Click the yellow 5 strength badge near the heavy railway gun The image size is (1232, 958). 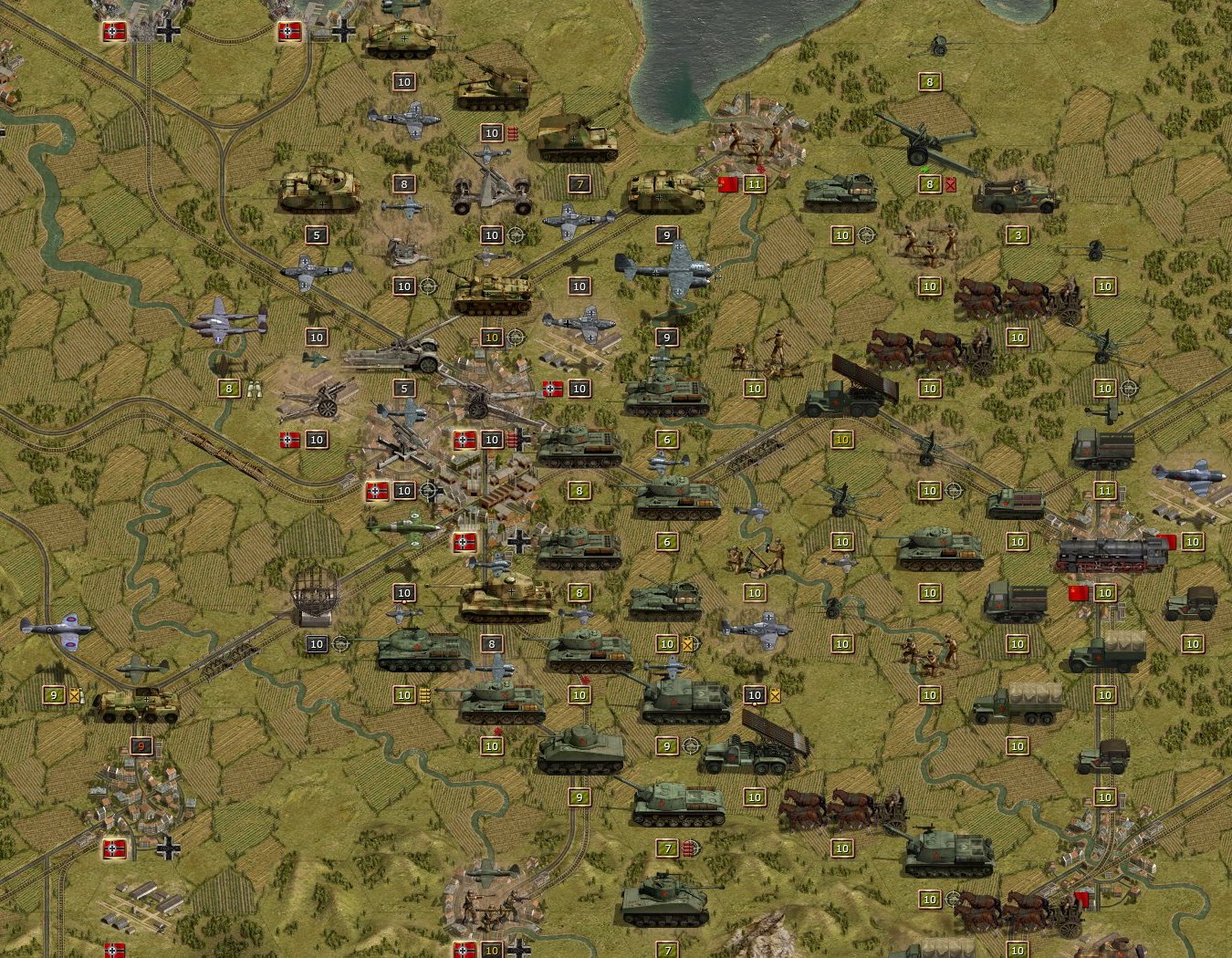click(404, 389)
